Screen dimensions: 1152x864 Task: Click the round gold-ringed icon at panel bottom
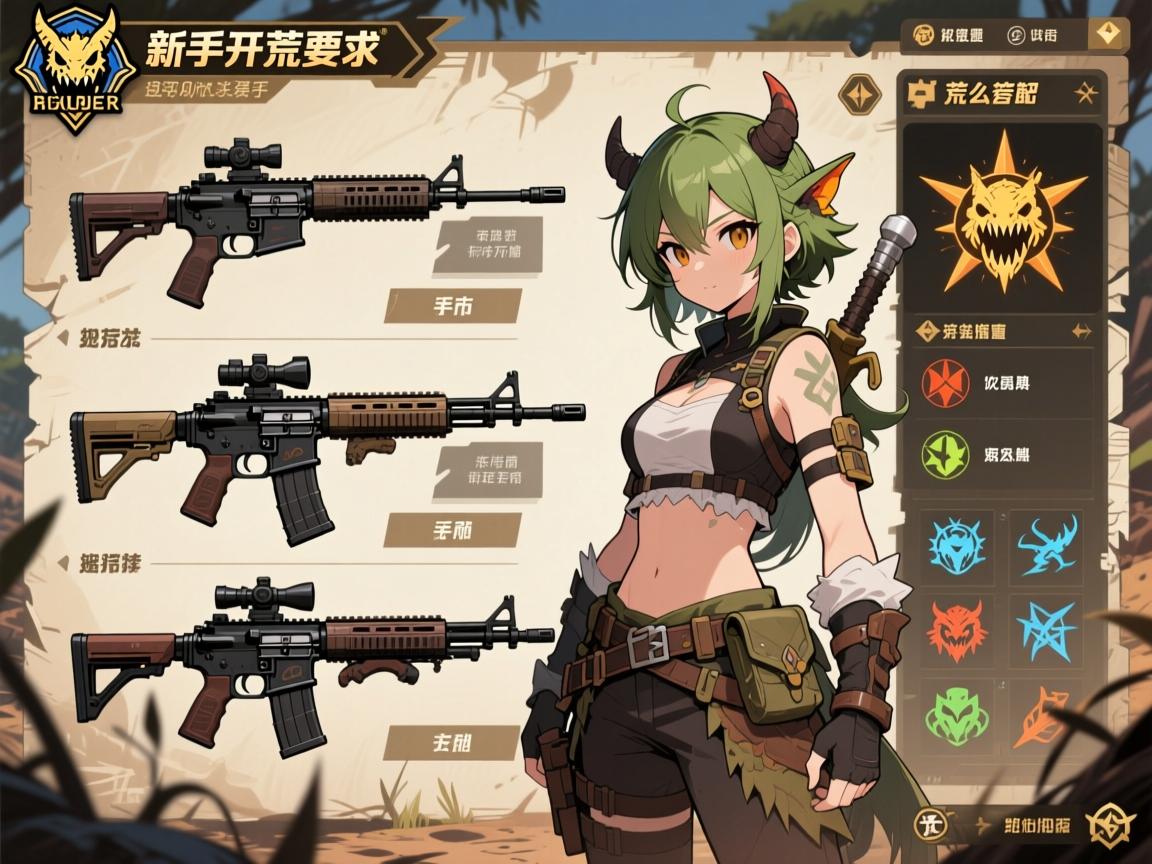coord(932,824)
